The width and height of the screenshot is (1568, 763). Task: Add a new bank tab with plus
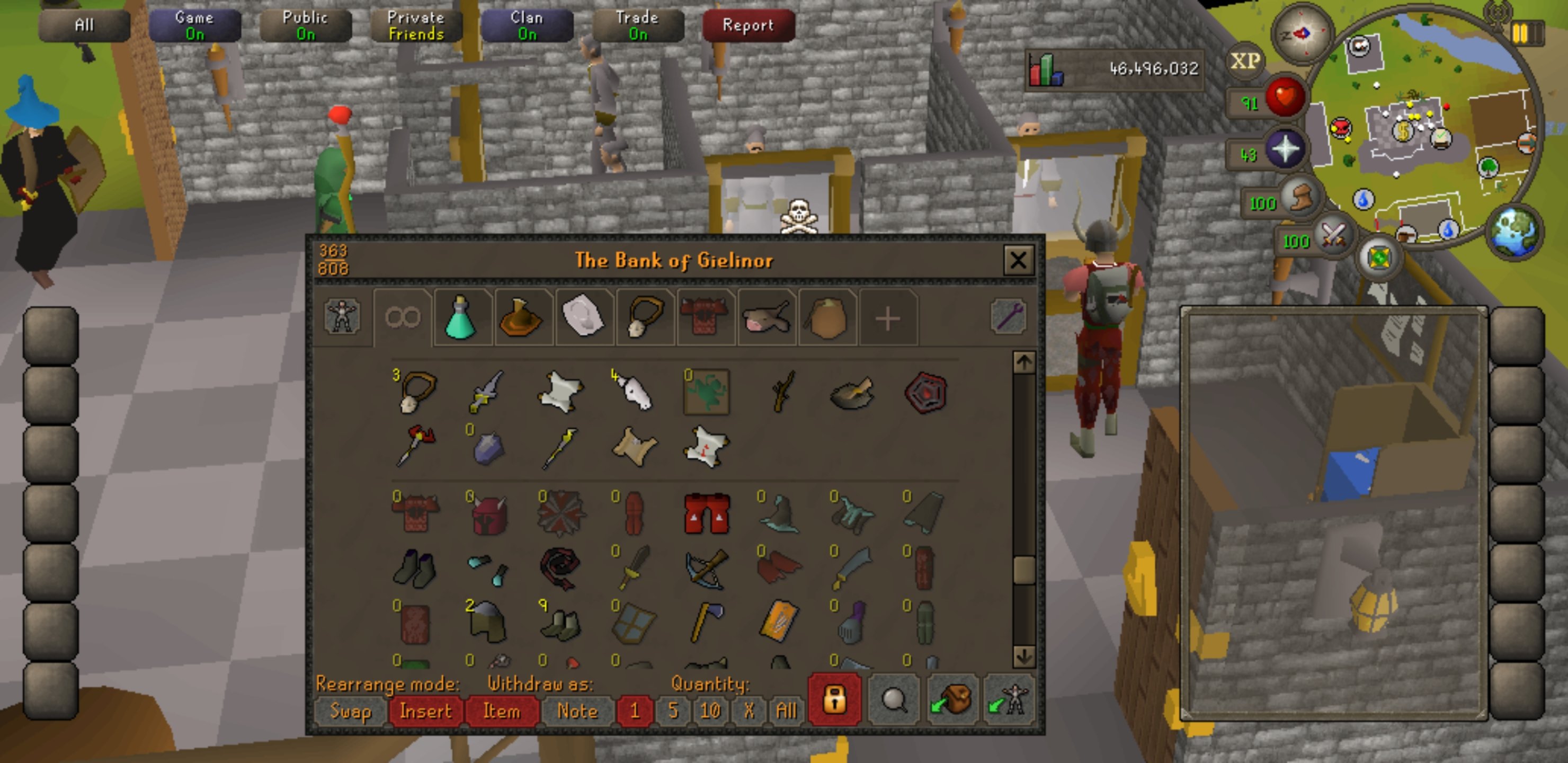click(887, 318)
